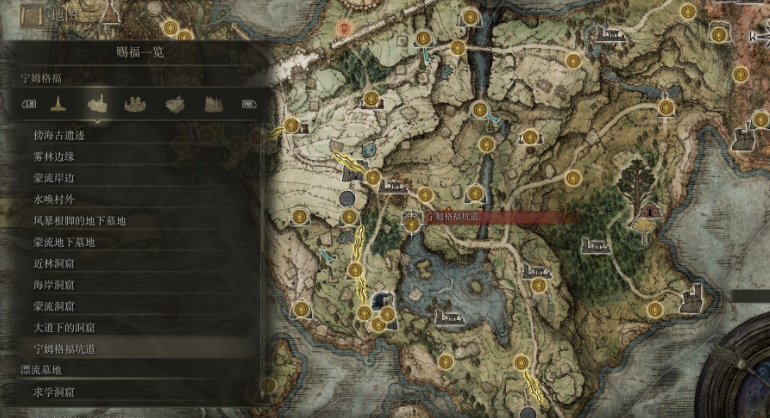
Task: Choose the 海岸洞窟 grace entry
Action: (55, 285)
